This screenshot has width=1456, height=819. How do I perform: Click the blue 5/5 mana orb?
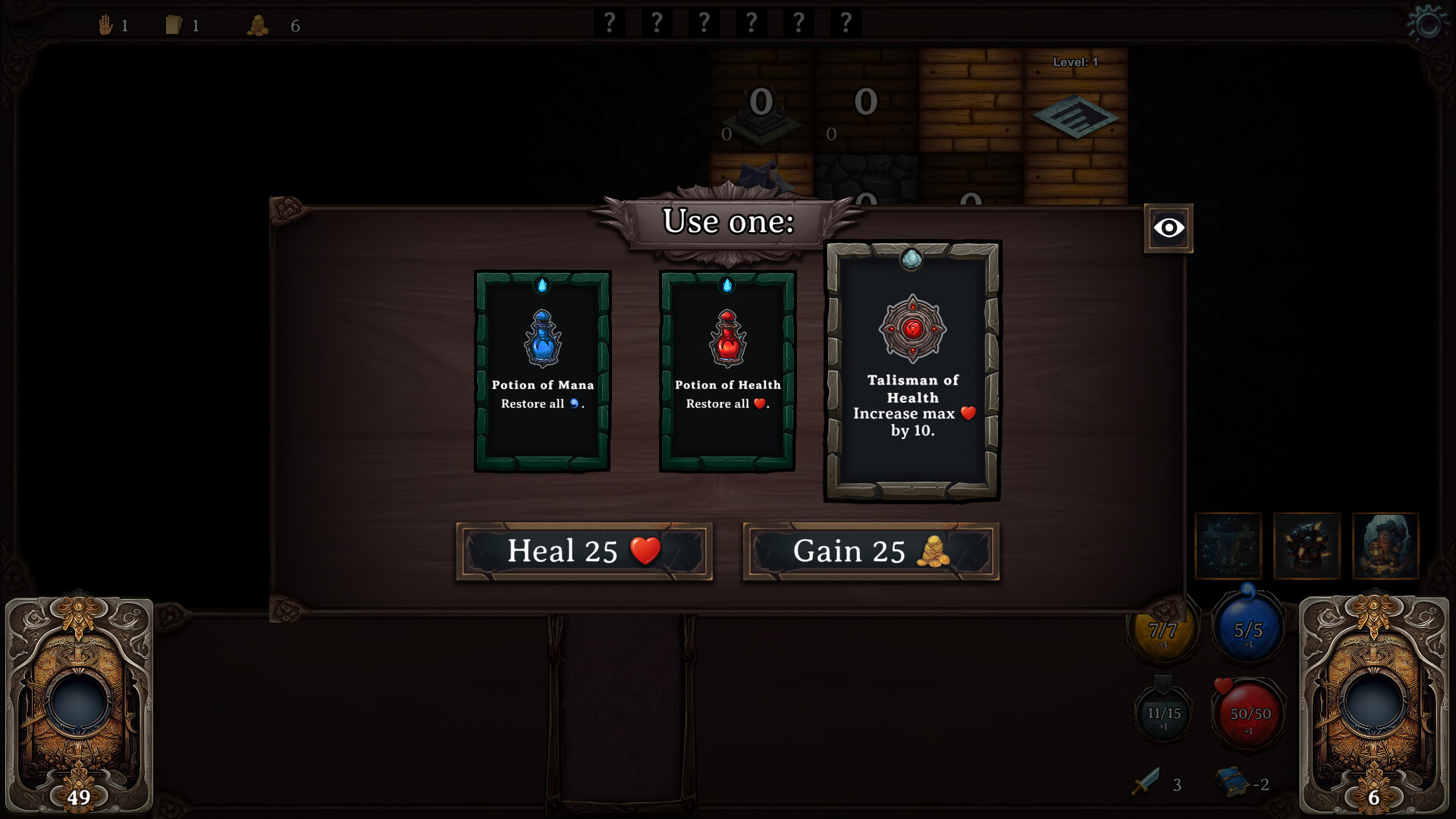1247,629
